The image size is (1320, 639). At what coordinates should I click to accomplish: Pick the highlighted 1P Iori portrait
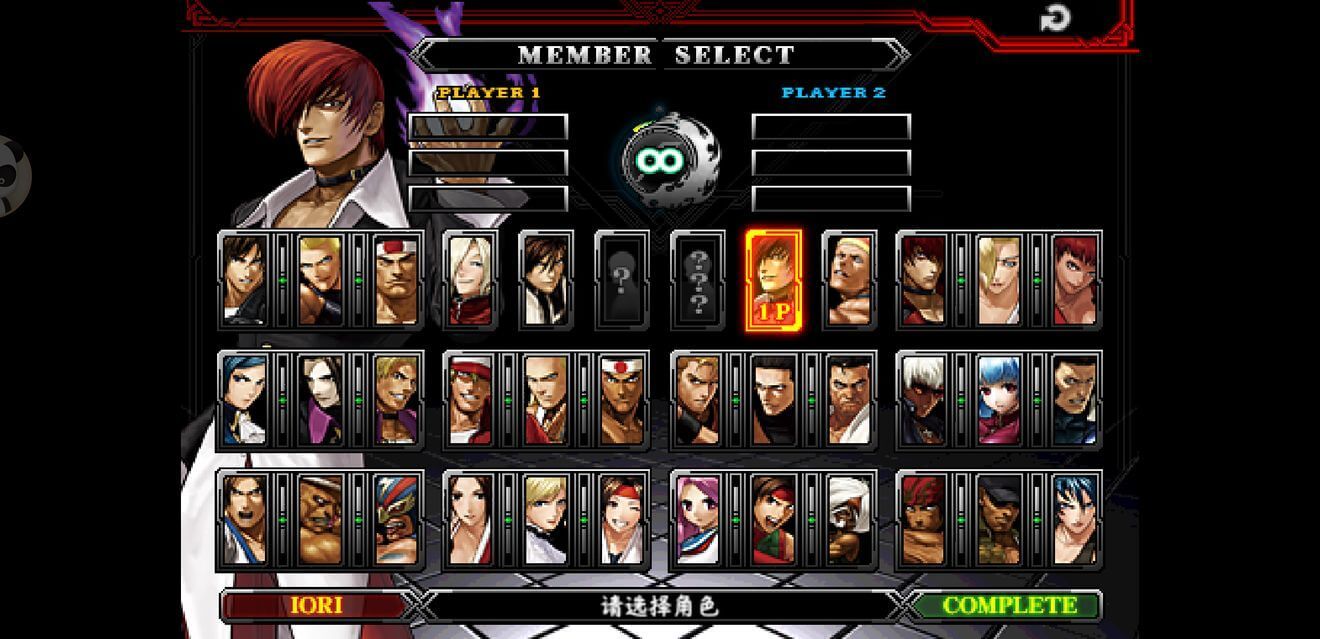coord(774,279)
